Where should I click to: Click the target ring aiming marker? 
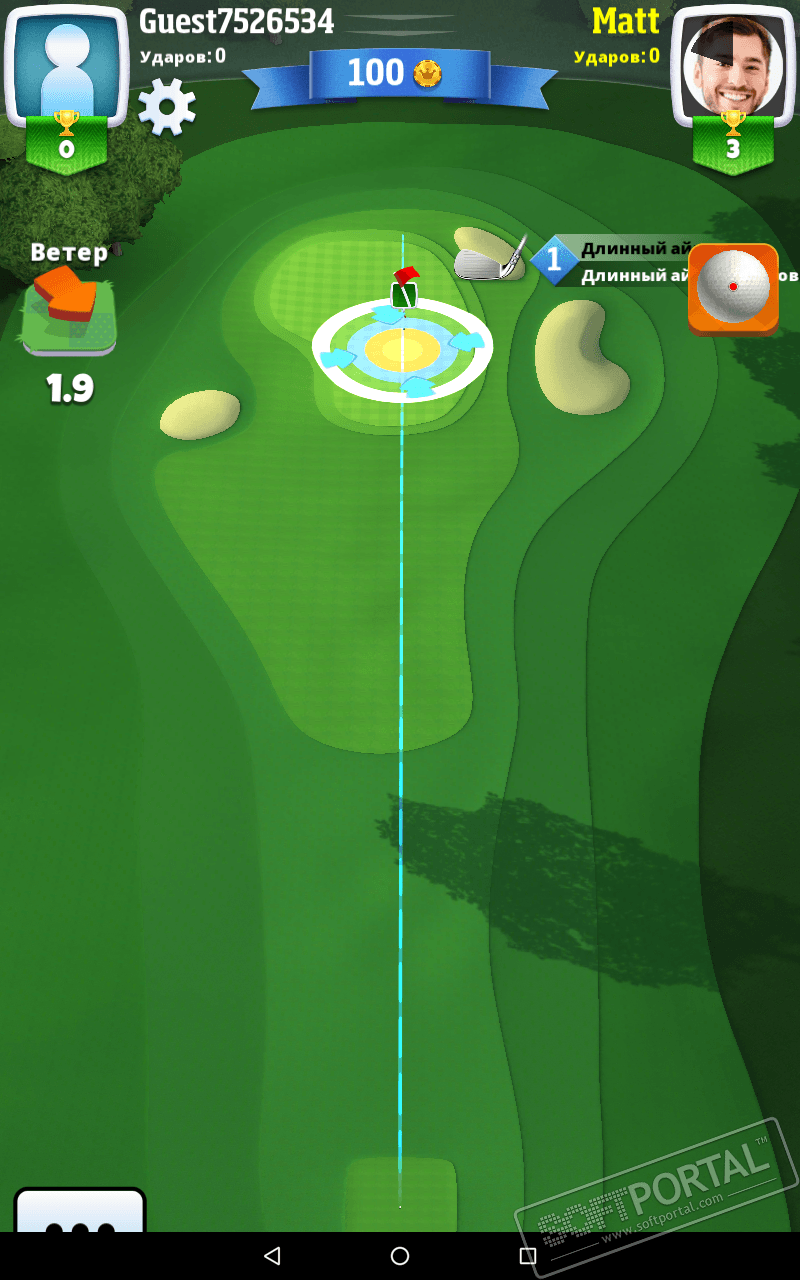pyautogui.click(x=402, y=349)
